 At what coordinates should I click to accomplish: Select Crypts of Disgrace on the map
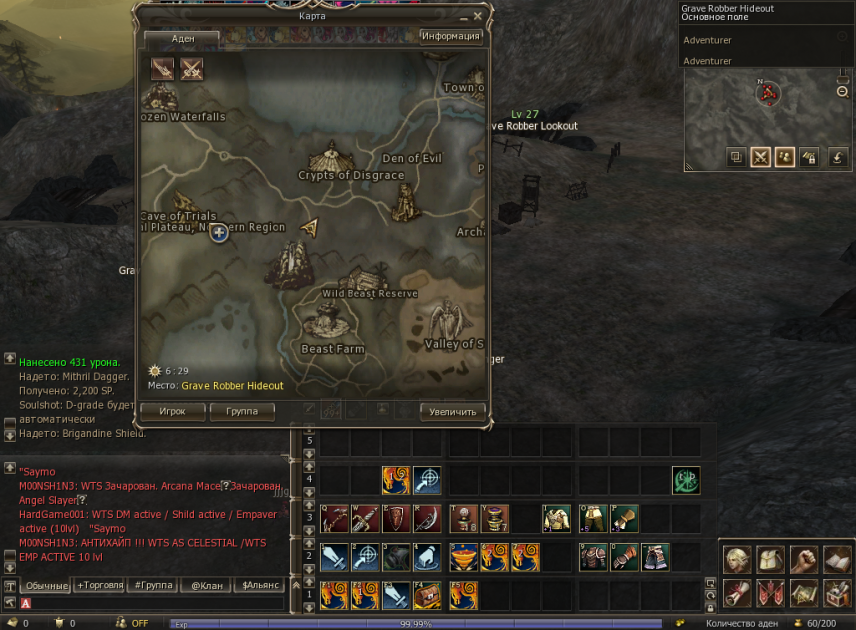pos(329,160)
